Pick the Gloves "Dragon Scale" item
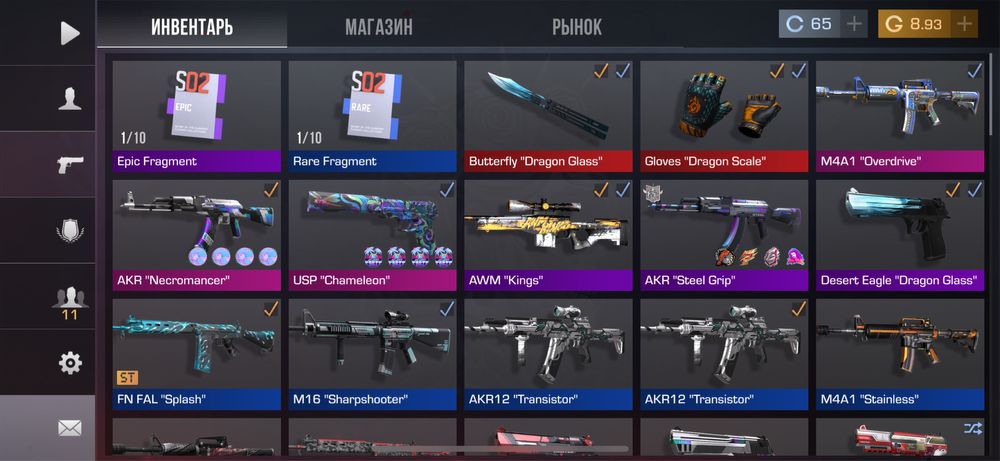This screenshot has height=461, width=1000. pos(724,115)
